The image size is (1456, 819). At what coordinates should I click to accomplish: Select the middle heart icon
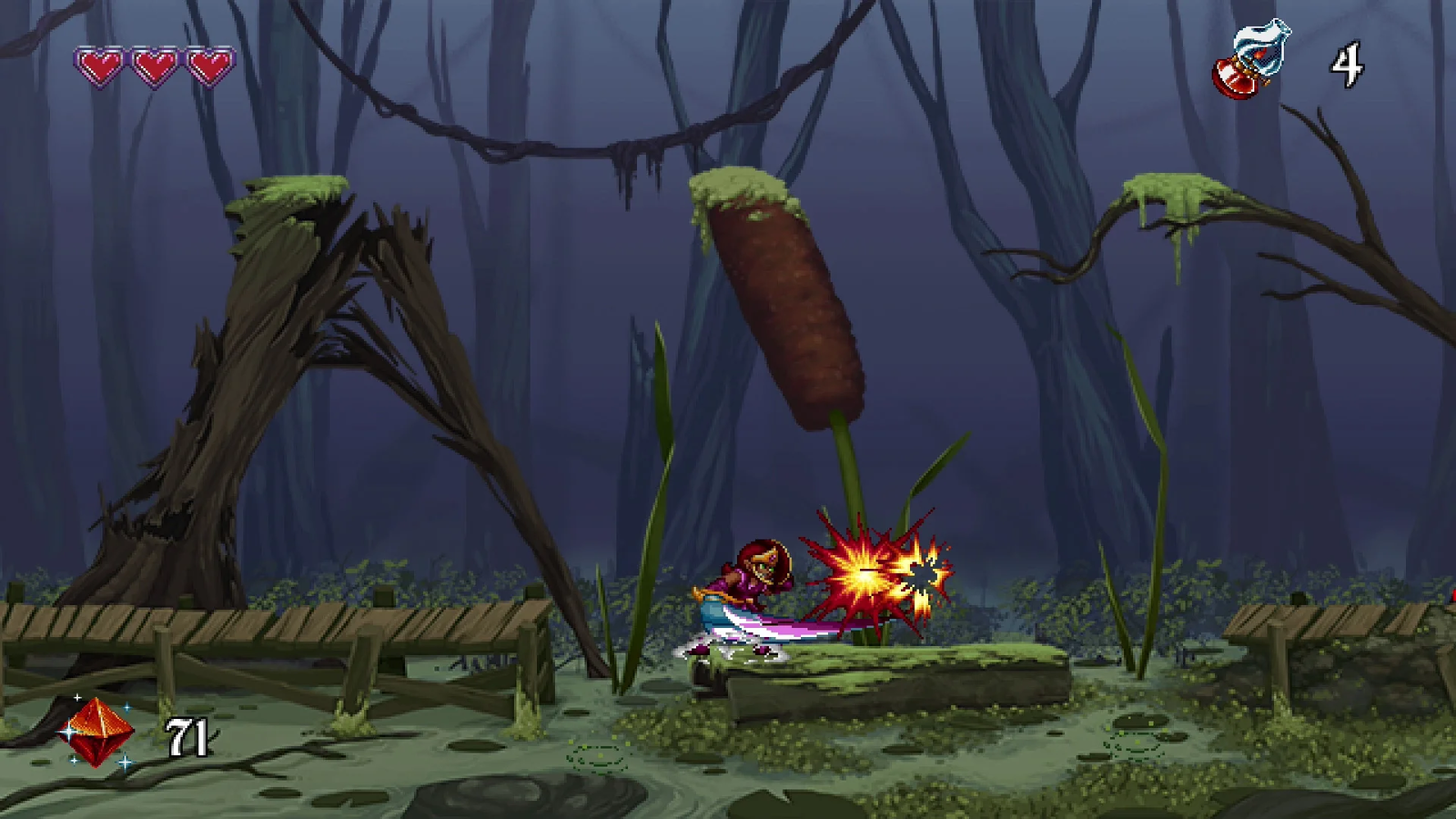pos(154,66)
